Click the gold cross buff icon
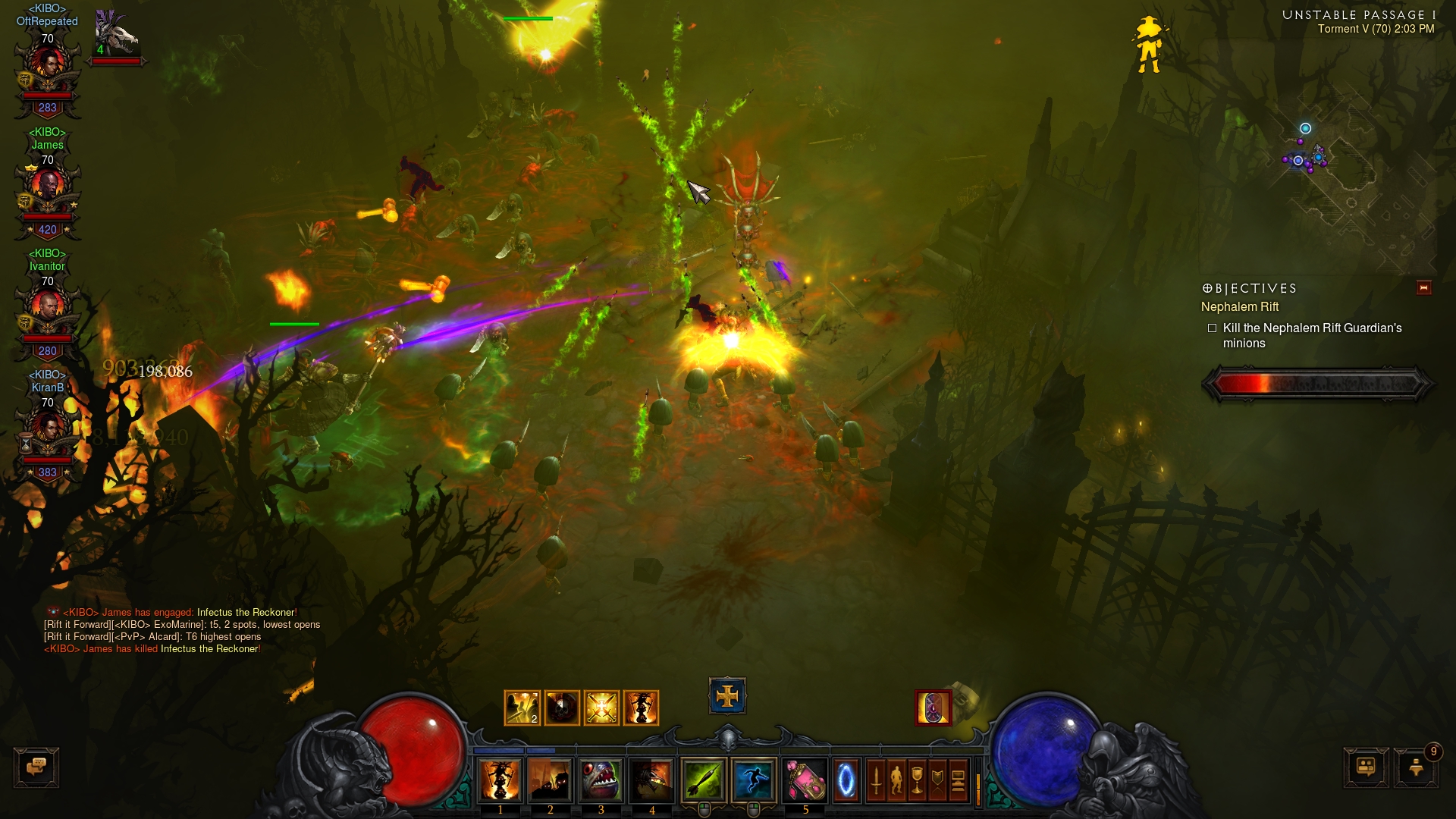 point(727,695)
